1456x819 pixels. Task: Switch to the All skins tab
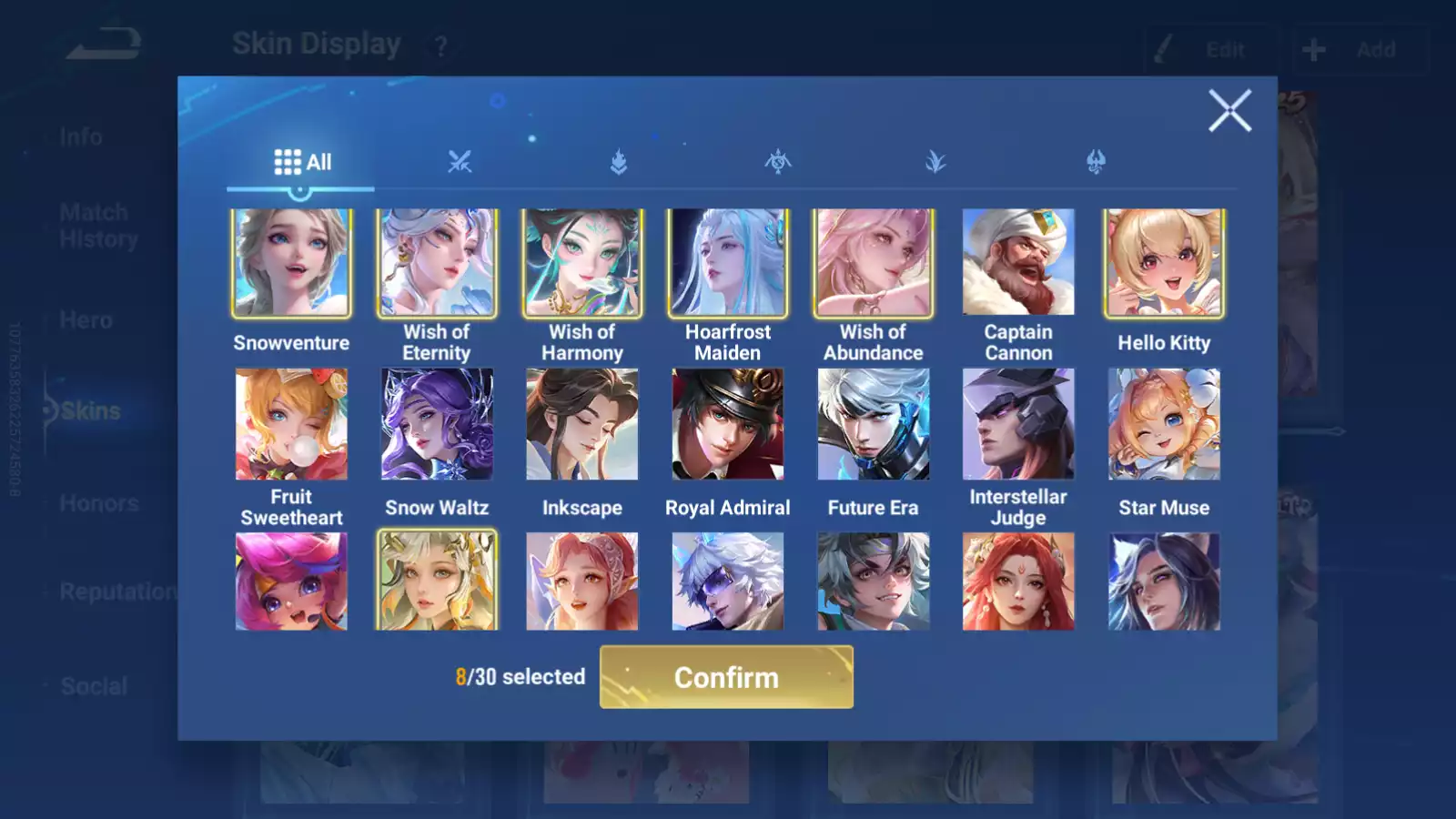tap(302, 162)
